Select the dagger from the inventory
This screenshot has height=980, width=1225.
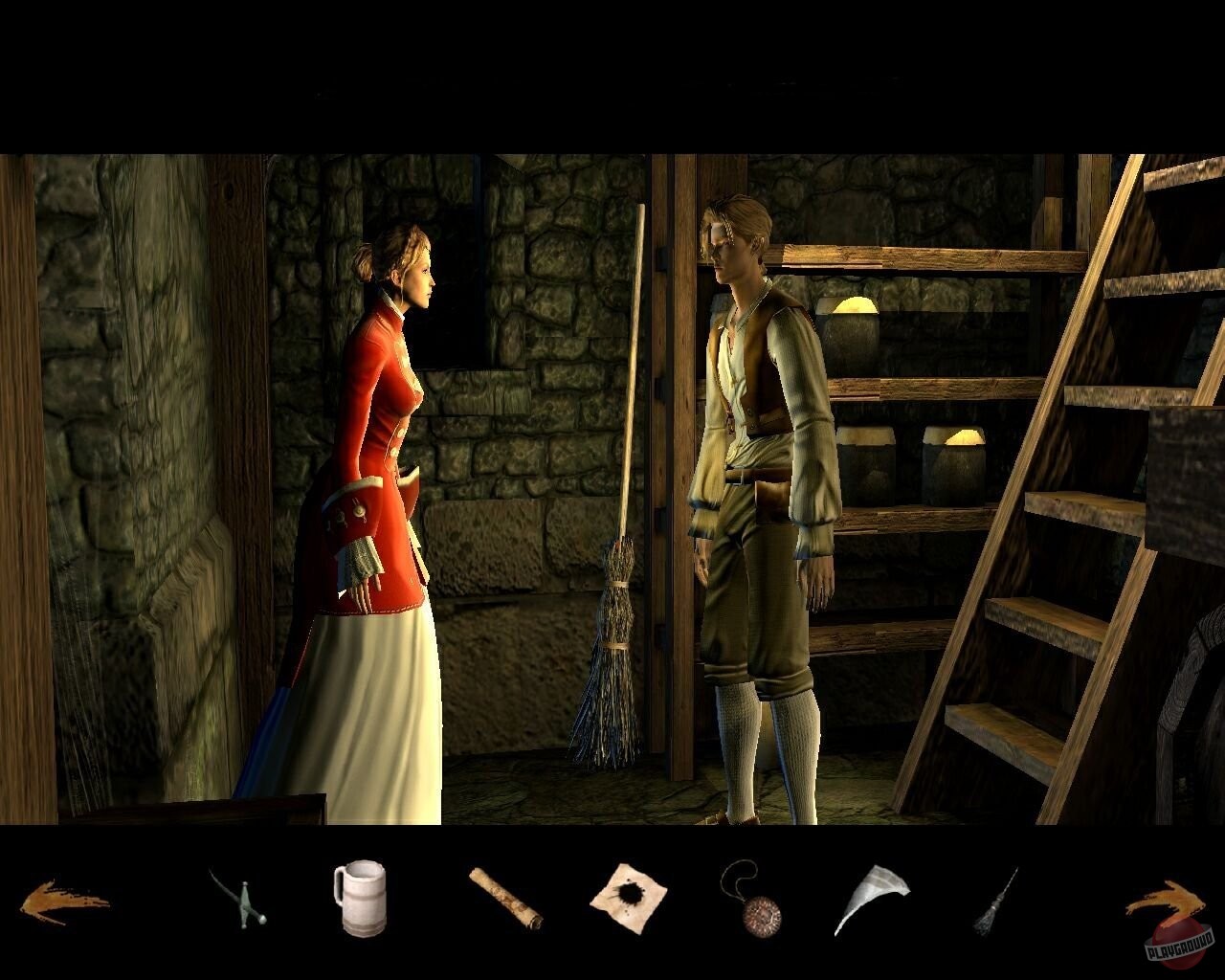click(x=237, y=900)
